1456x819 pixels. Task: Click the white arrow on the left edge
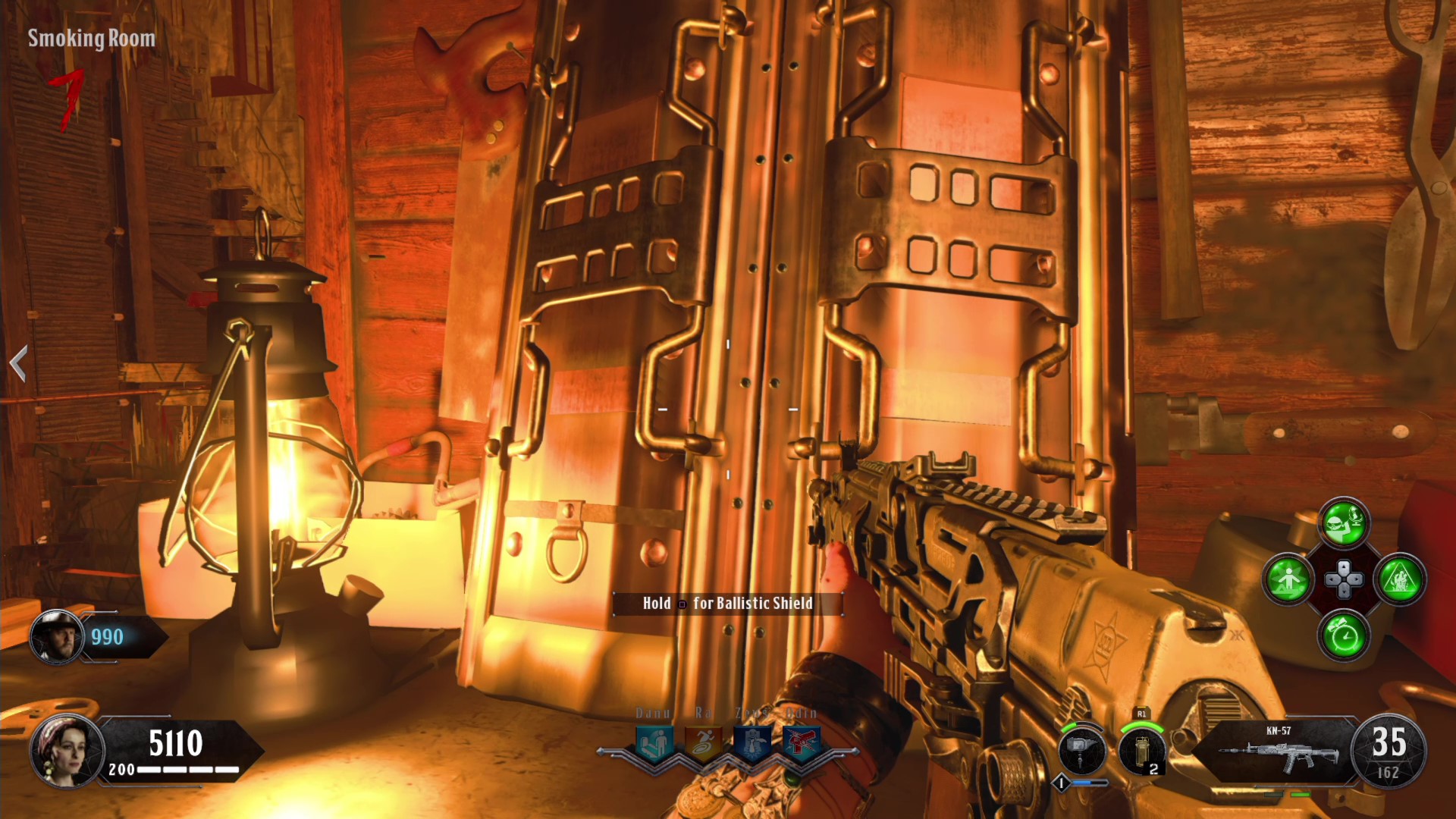[x=19, y=363]
